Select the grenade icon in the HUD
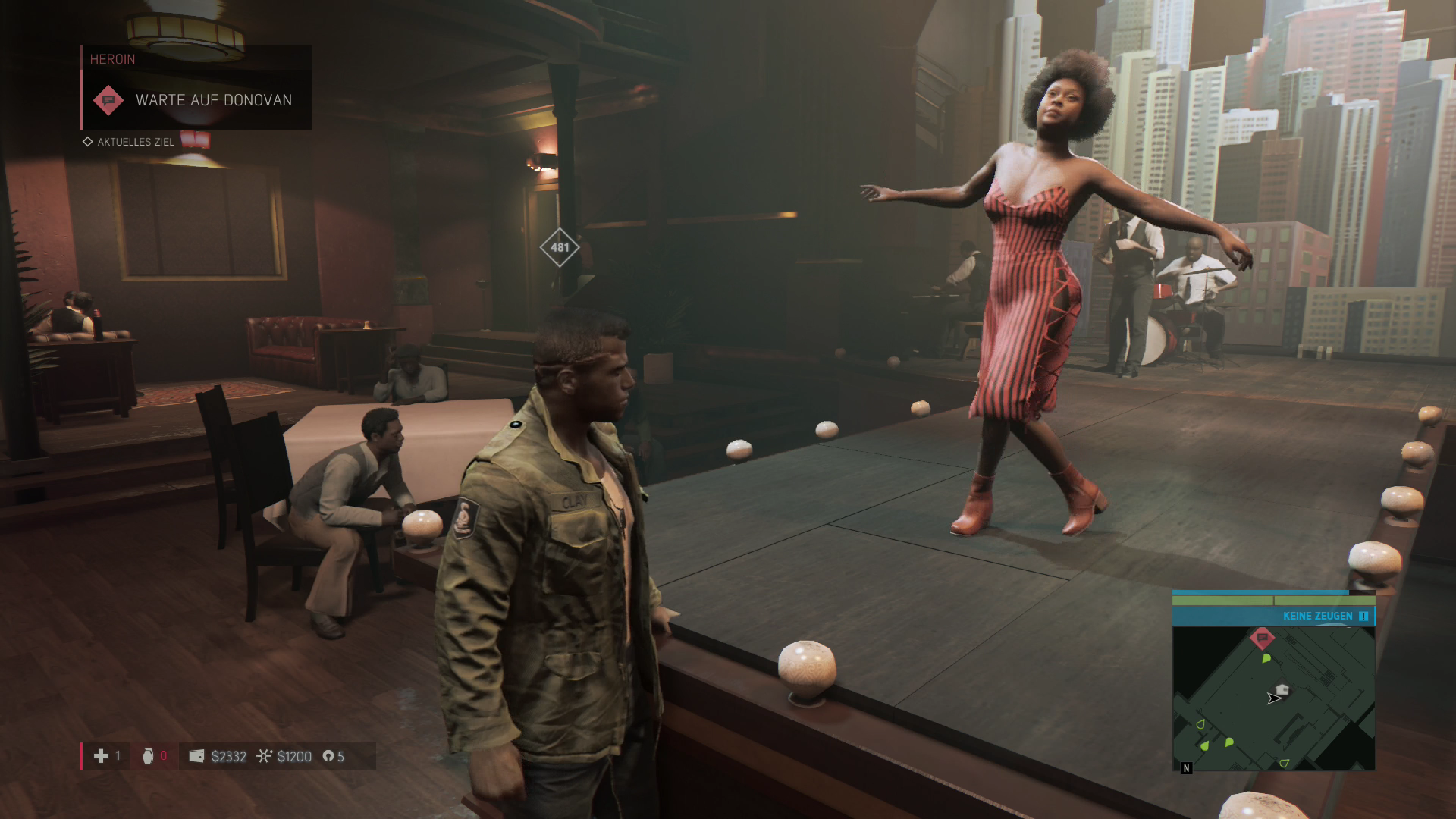The width and height of the screenshot is (1456, 819). point(148,756)
